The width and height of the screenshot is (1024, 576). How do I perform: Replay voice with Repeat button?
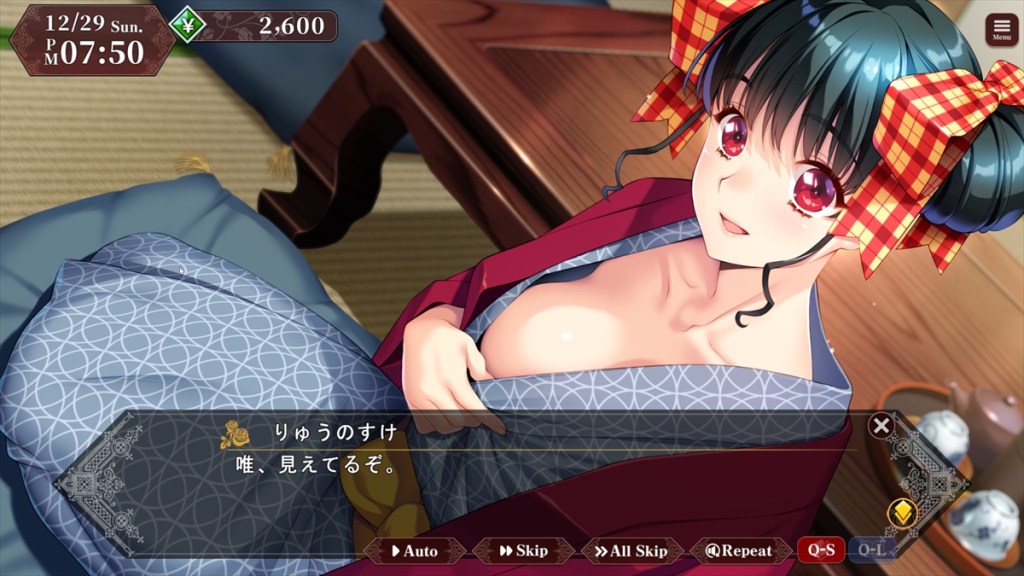tap(740, 550)
